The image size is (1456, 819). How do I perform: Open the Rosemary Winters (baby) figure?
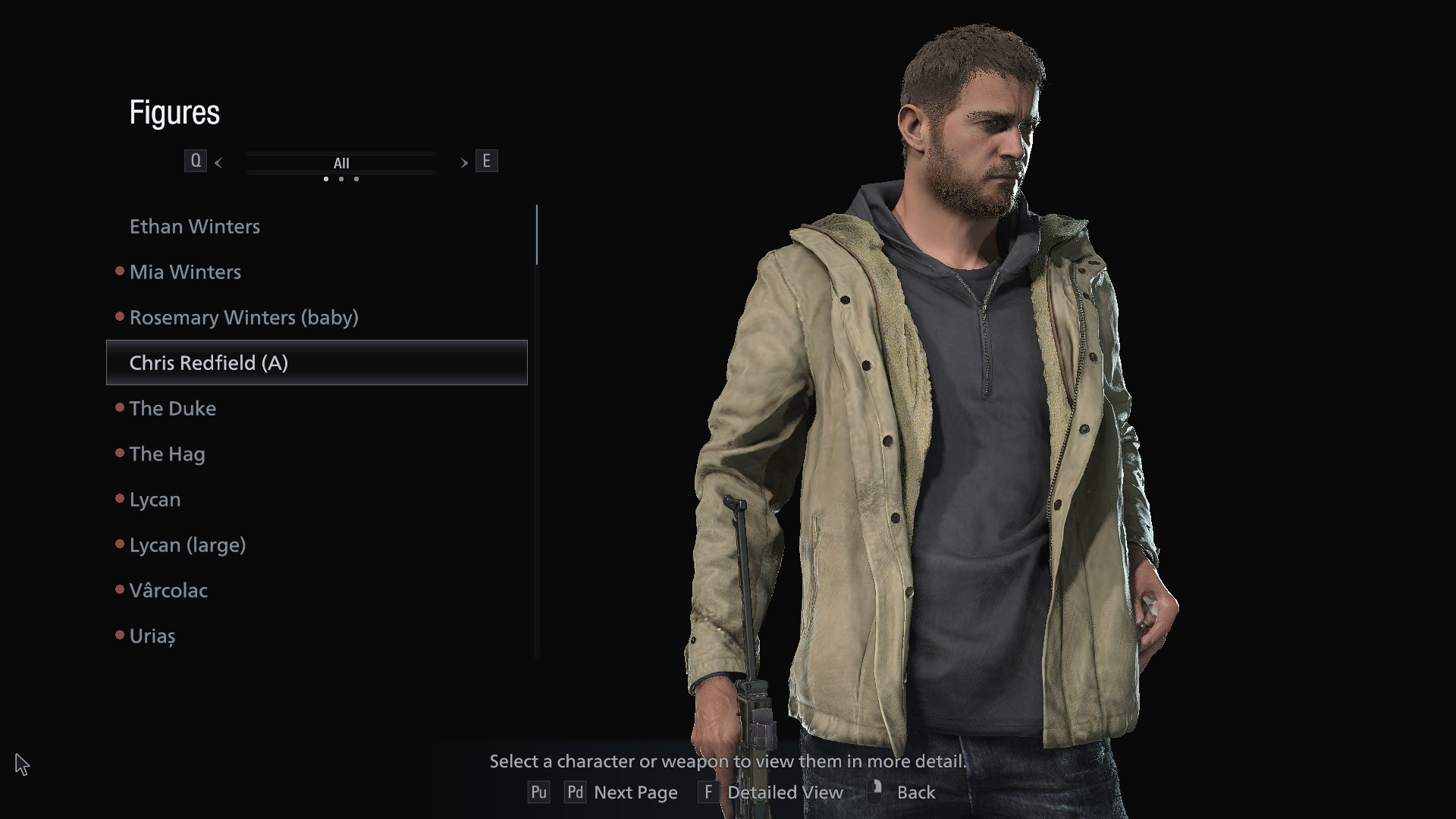tap(243, 318)
